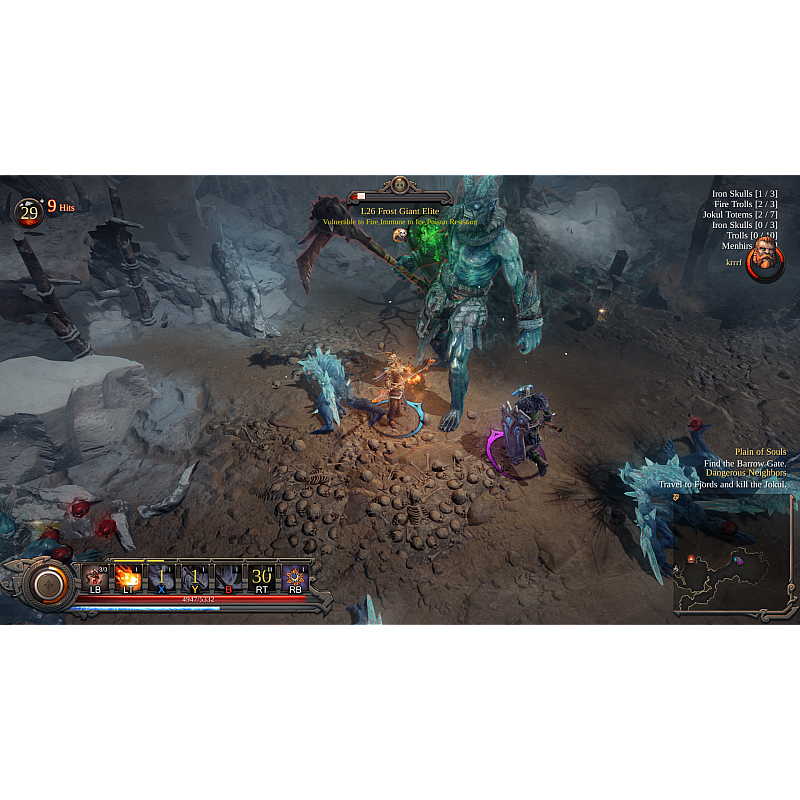Click the Frost Giant Elite nameplate
The image size is (800, 800).
[400, 211]
